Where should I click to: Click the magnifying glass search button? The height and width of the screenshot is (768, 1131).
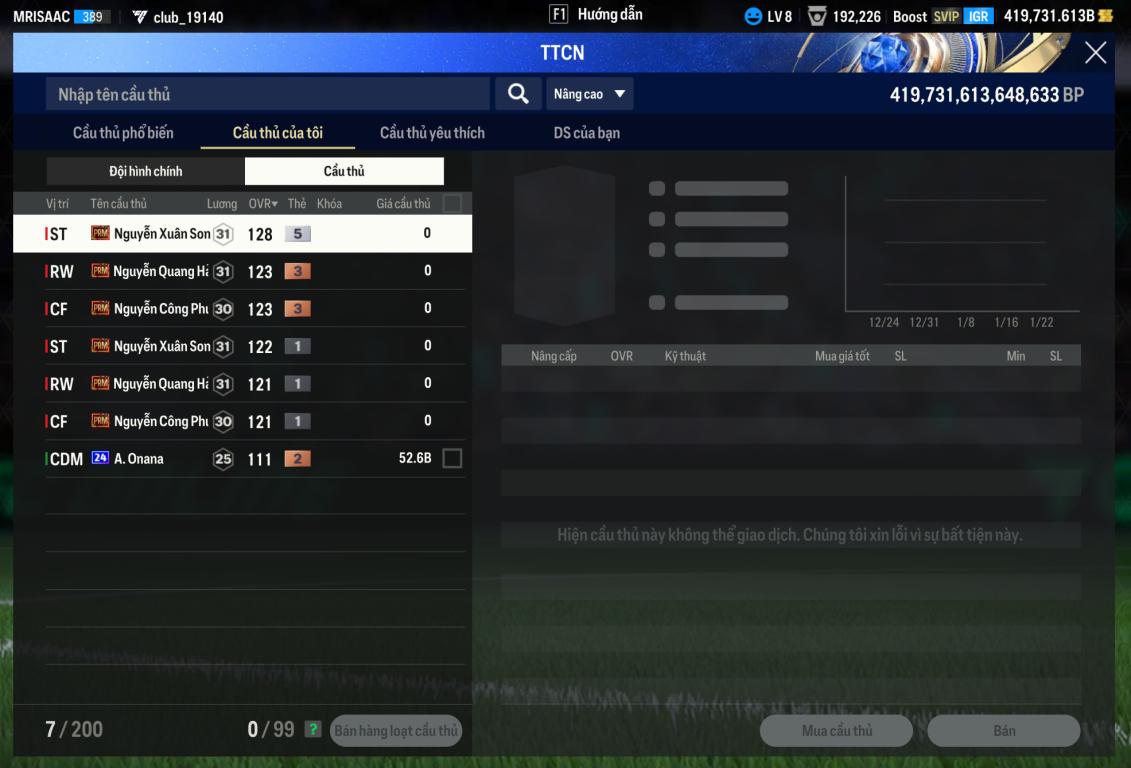pyautogui.click(x=518, y=94)
